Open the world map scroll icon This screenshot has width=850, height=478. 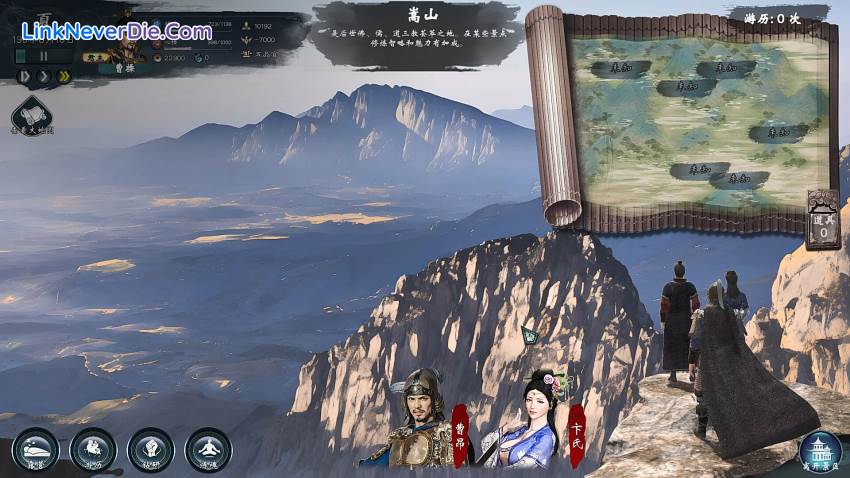click(x=30, y=113)
